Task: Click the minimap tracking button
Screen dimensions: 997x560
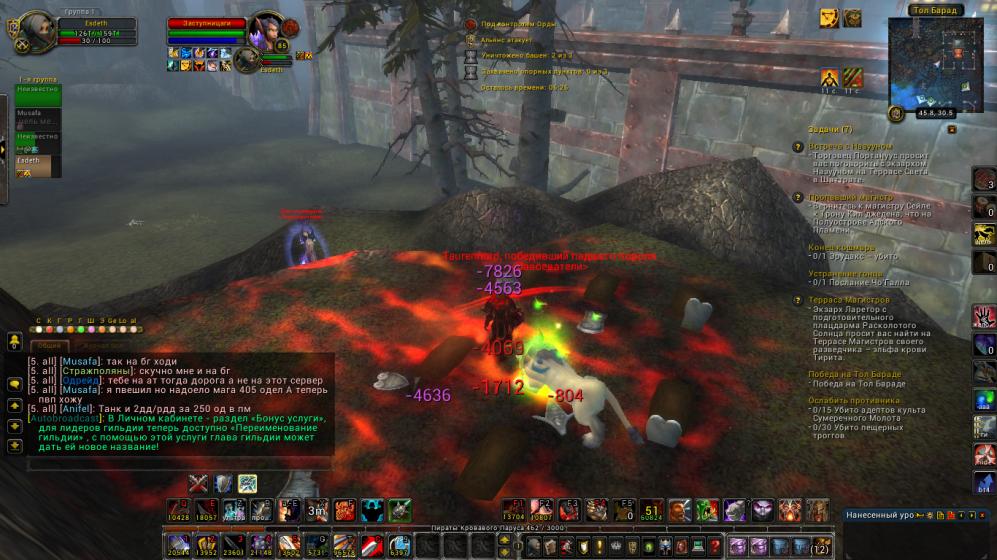Action: tap(897, 113)
